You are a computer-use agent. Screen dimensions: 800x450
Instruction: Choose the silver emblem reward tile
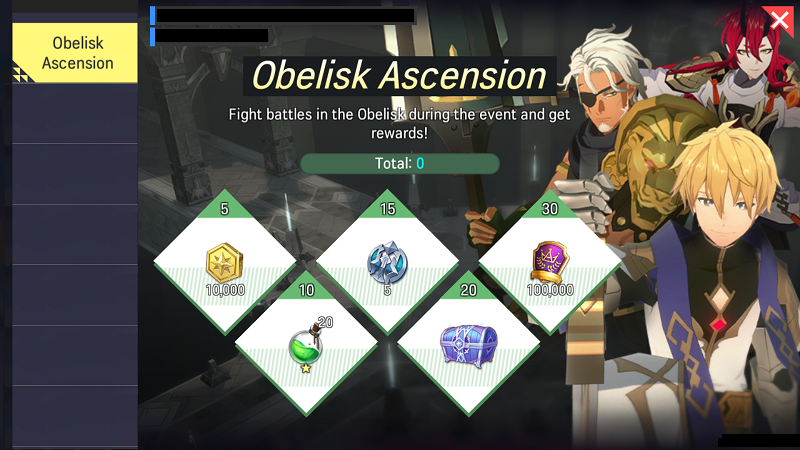(387, 264)
